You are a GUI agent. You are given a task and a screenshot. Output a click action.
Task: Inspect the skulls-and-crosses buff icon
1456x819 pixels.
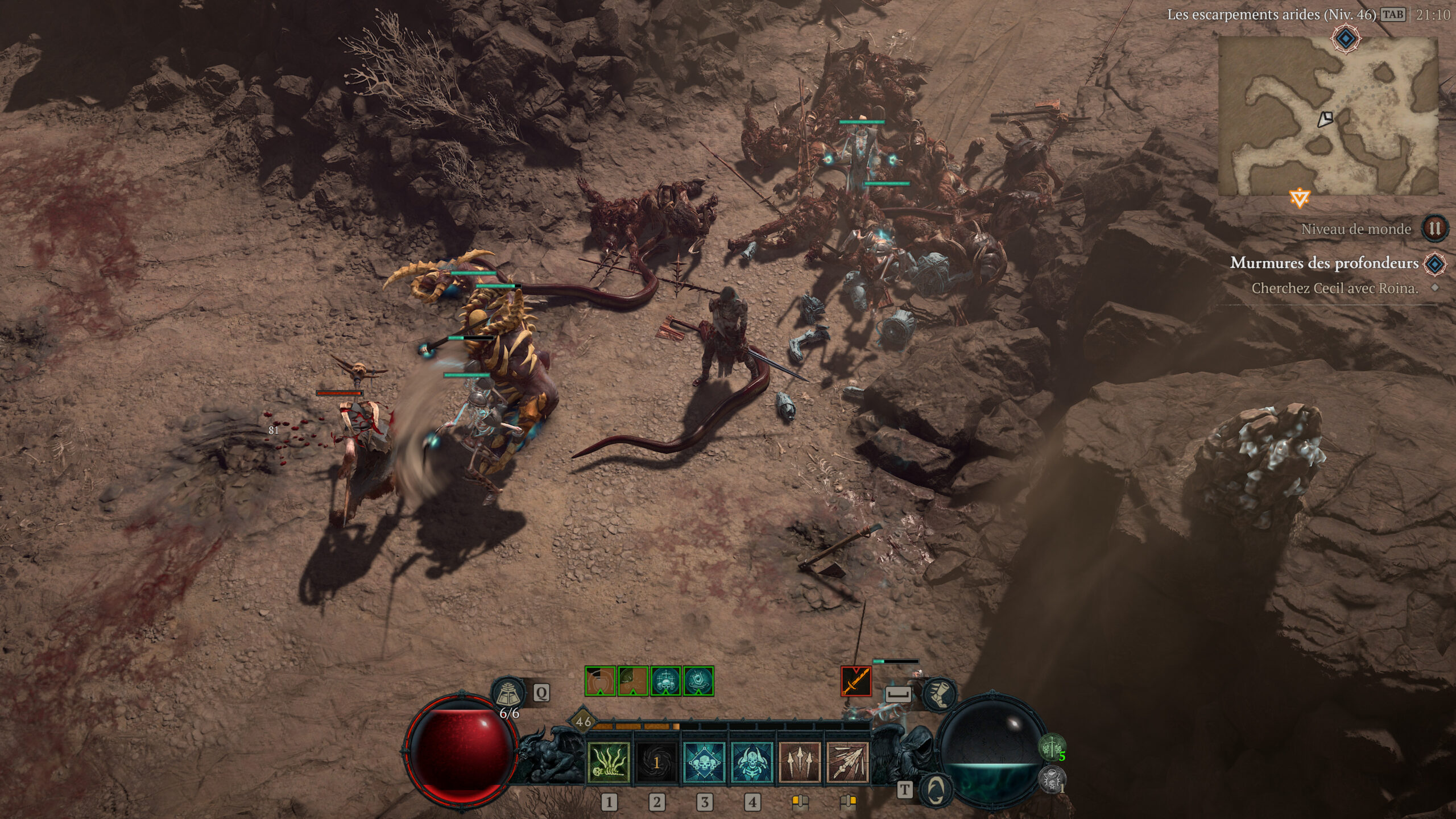[x=665, y=681]
